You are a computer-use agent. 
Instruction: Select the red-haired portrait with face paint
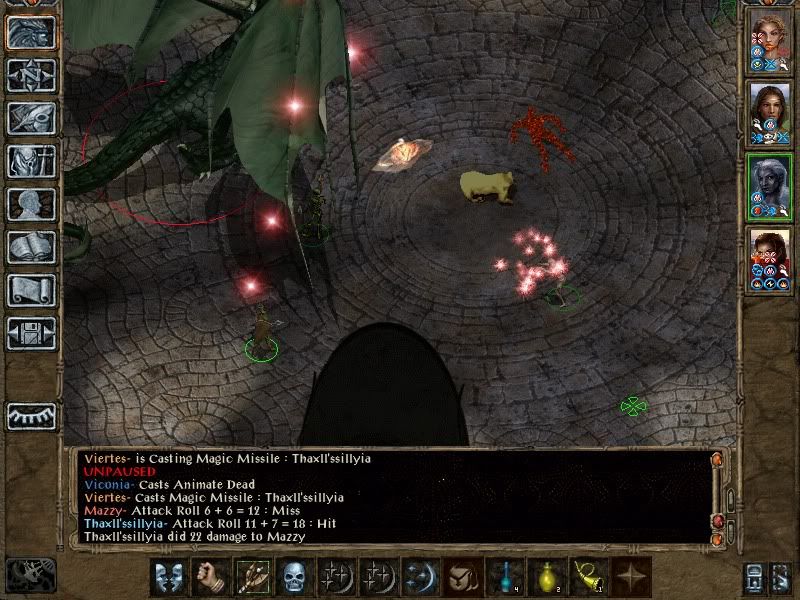tap(770, 257)
